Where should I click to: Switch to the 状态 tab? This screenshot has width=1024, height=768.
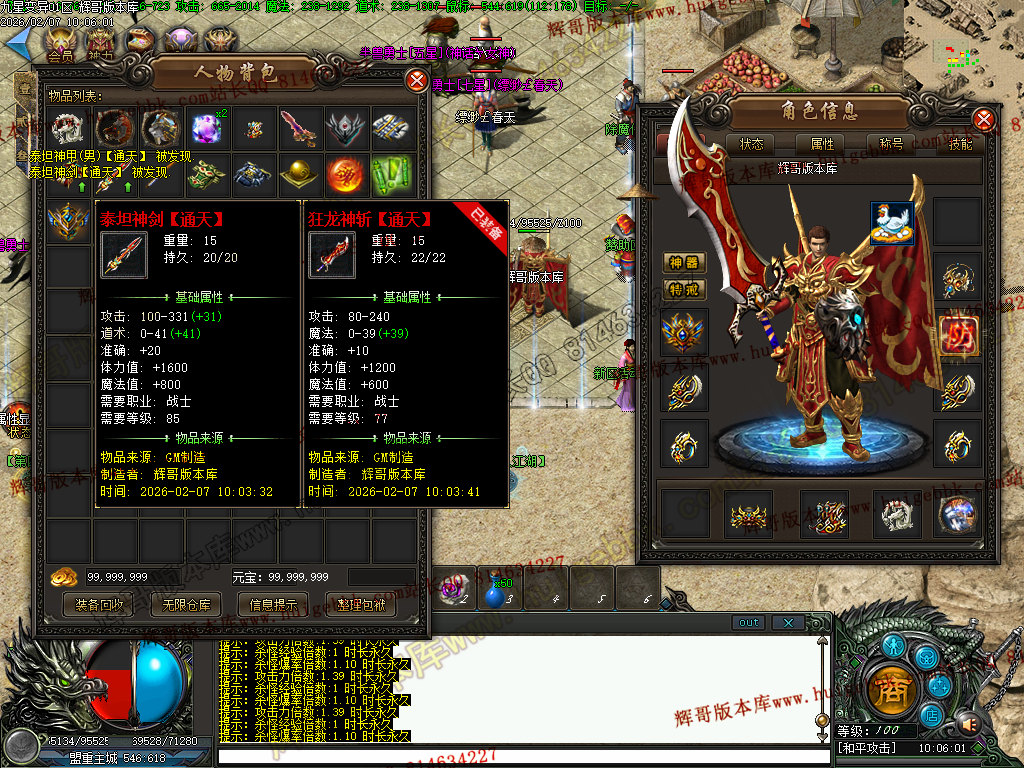751,144
